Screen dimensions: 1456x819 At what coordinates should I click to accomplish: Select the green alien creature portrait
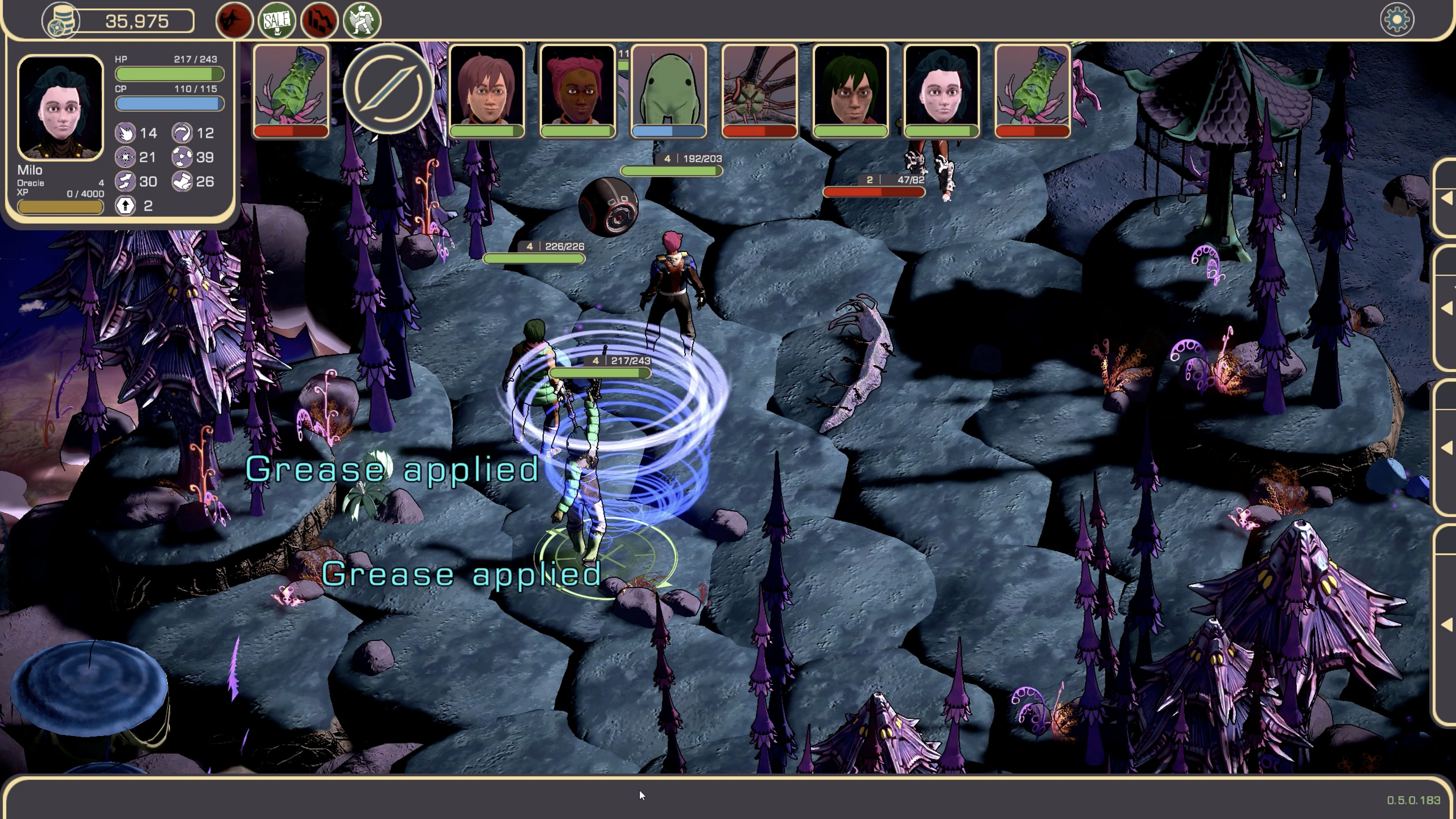(668, 90)
